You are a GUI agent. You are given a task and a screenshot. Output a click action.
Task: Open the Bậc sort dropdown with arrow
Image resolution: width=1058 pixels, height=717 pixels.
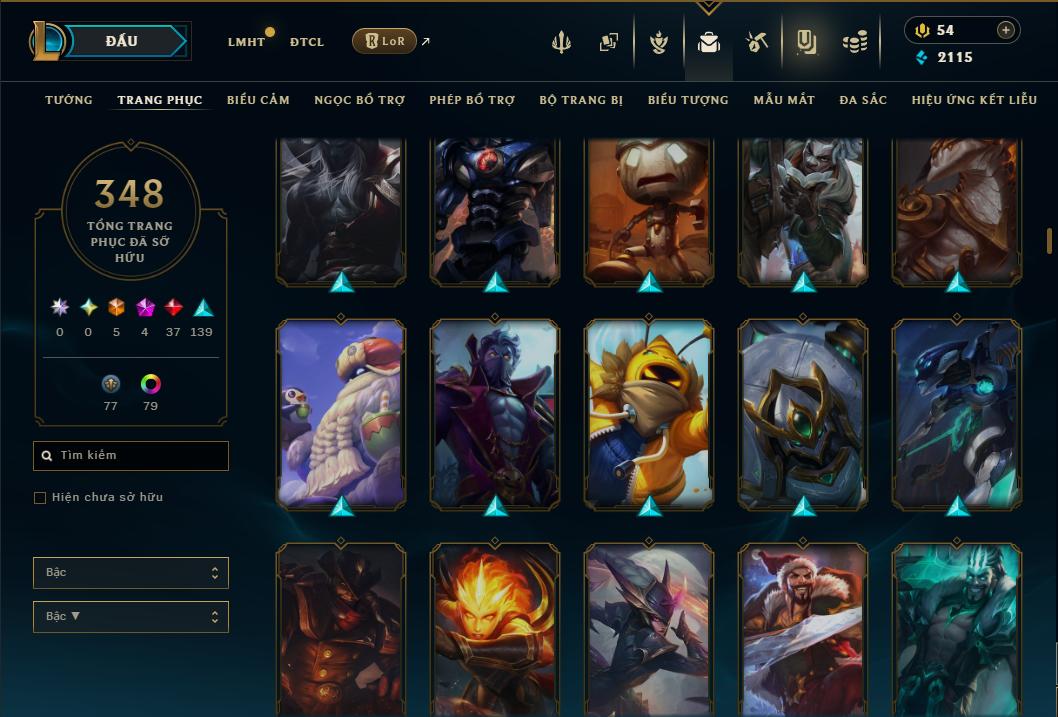[x=131, y=617]
